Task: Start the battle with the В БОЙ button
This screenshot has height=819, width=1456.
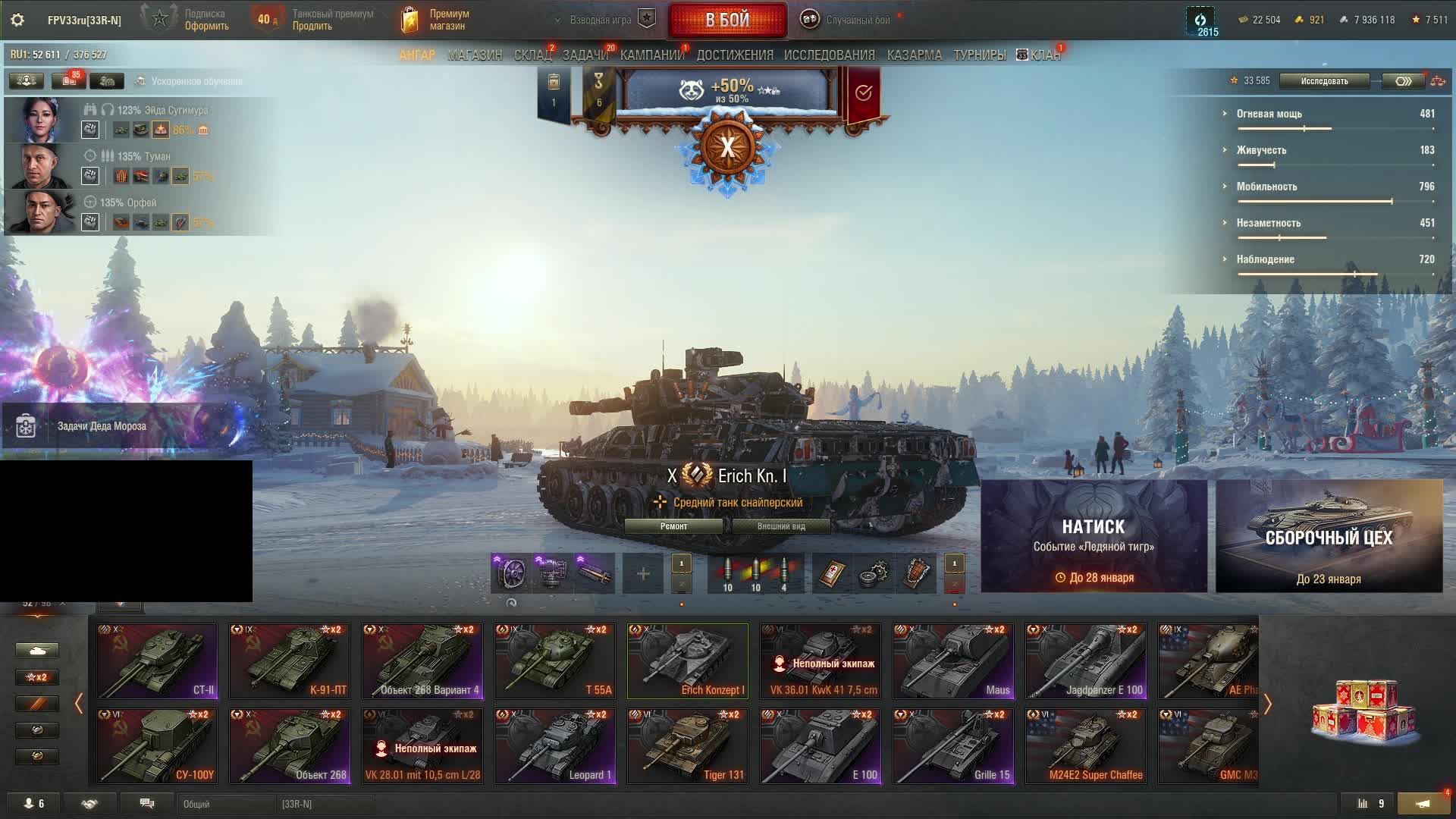Action: click(x=727, y=20)
